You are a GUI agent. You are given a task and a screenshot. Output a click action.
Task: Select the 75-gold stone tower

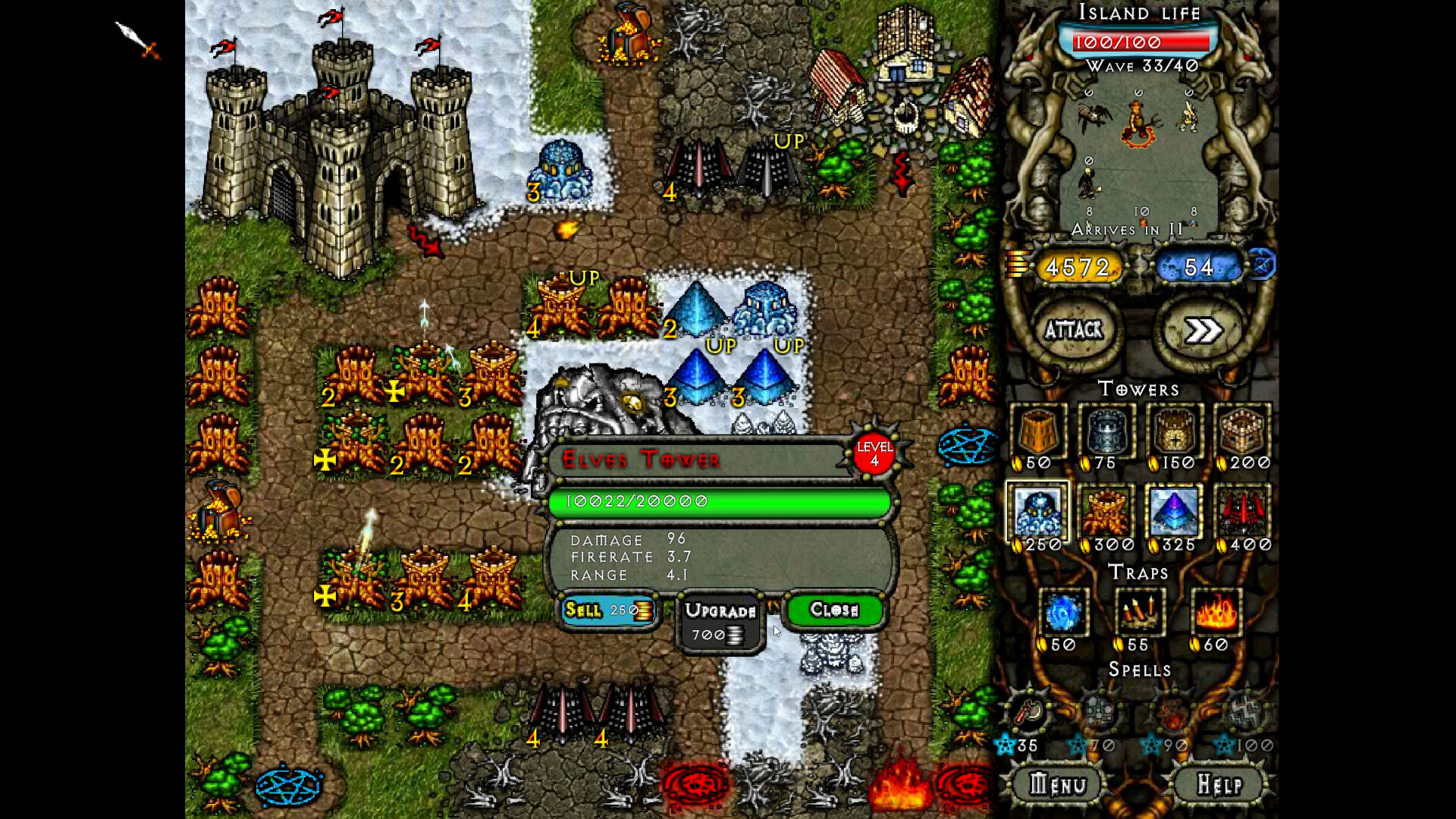1106,432
